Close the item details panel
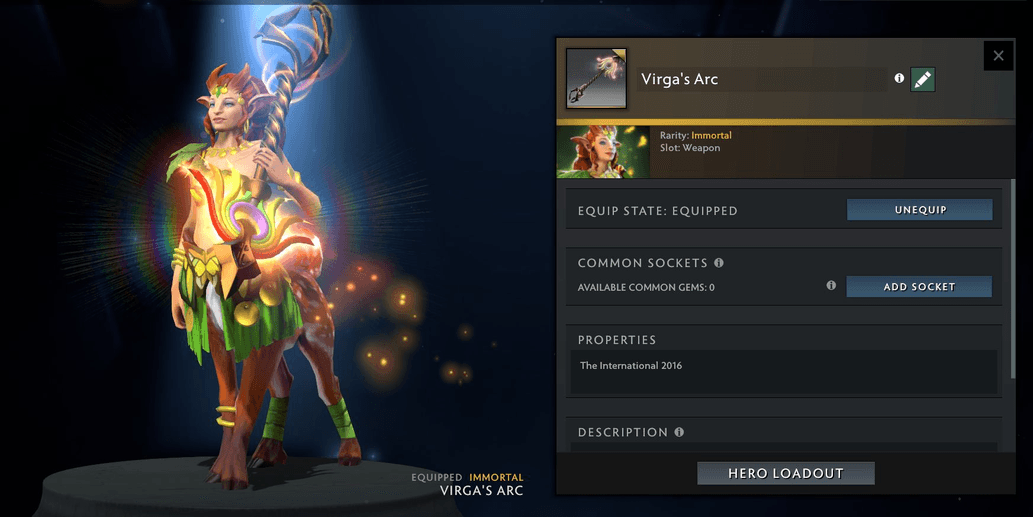The height and width of the screenshot is (517, 1033). tap(998, 56)
